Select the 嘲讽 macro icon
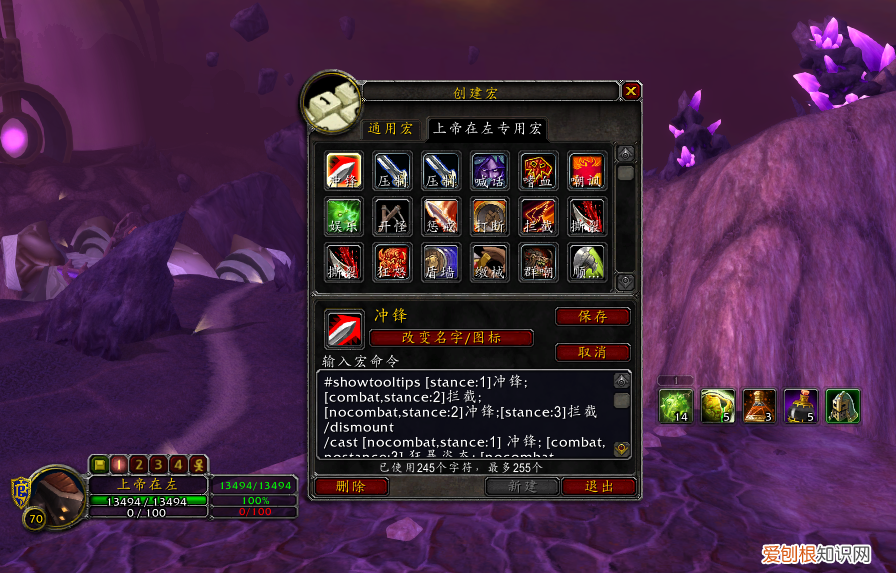 587,171
